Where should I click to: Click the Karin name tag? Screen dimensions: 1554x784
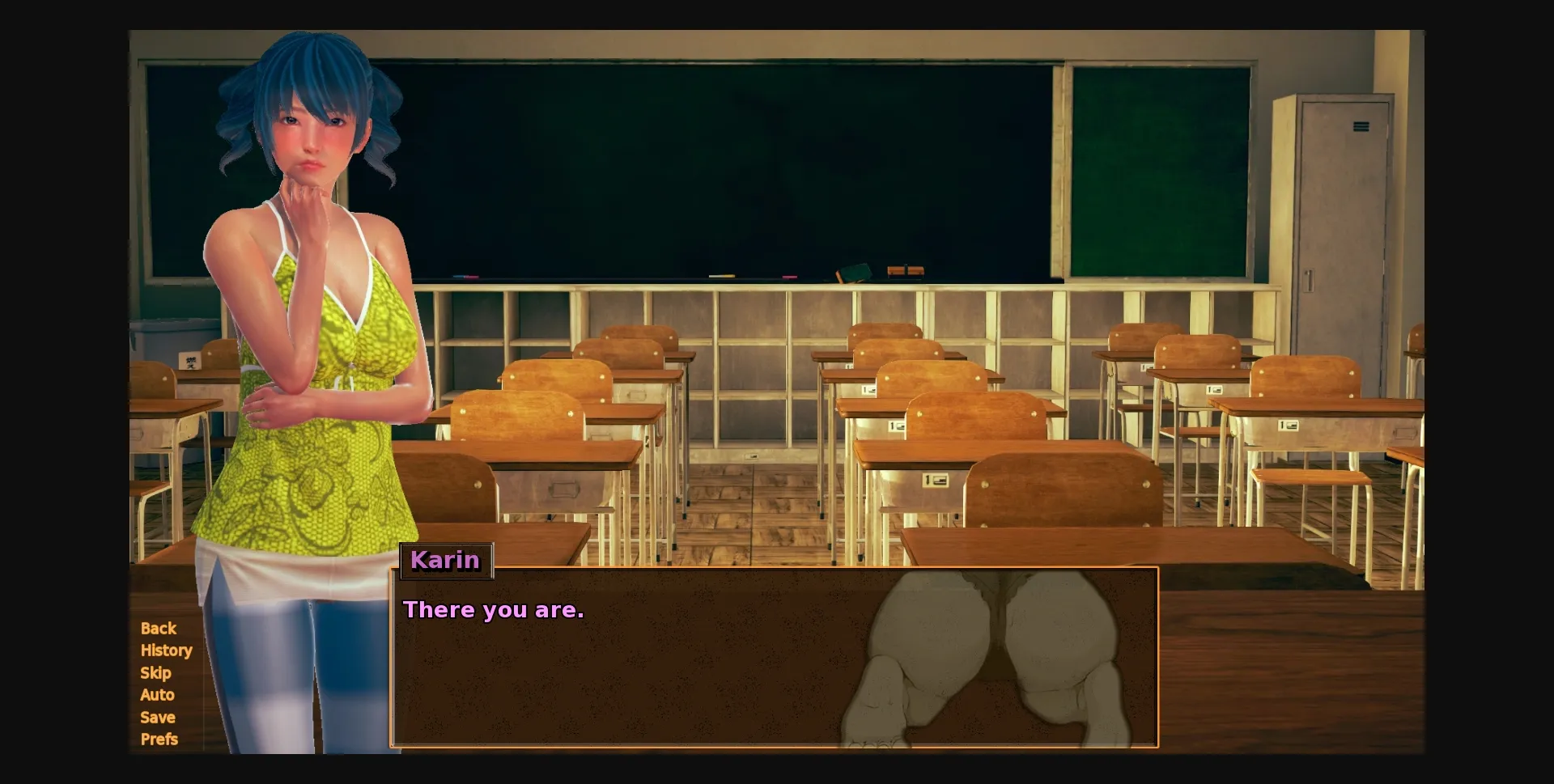click(x=446, y=559)
